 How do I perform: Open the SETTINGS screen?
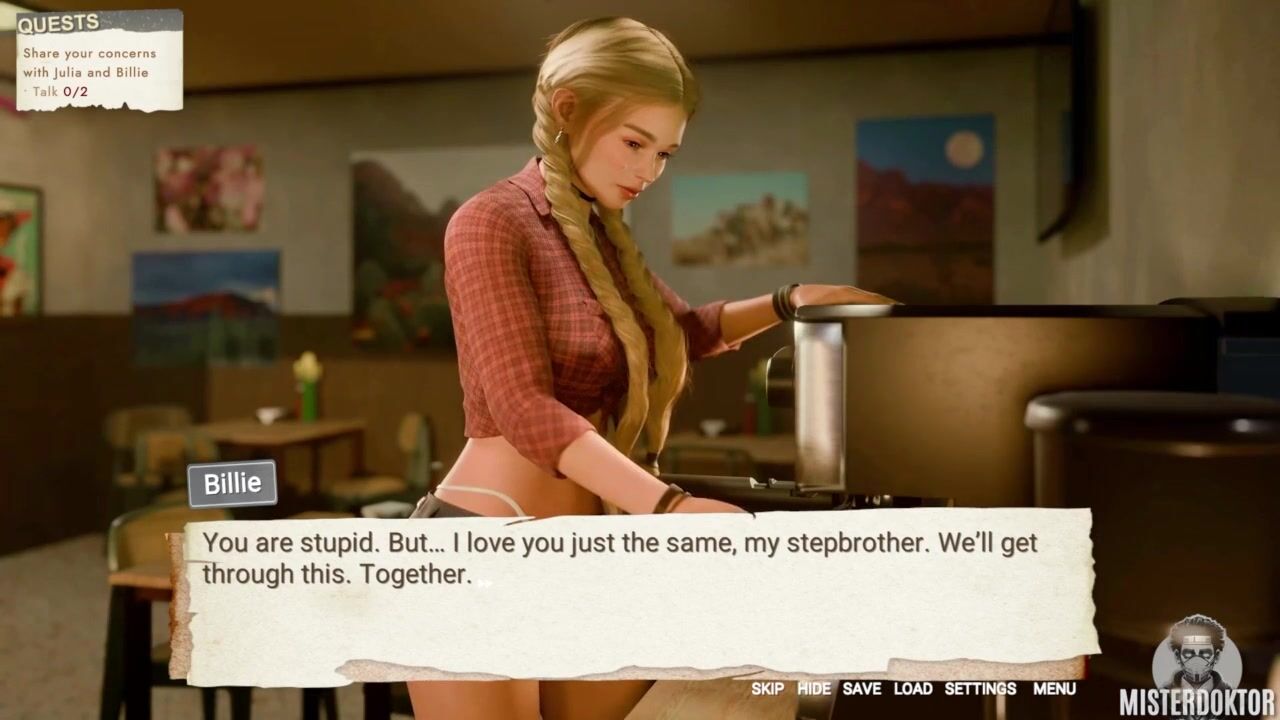click(x=980, y=689)
